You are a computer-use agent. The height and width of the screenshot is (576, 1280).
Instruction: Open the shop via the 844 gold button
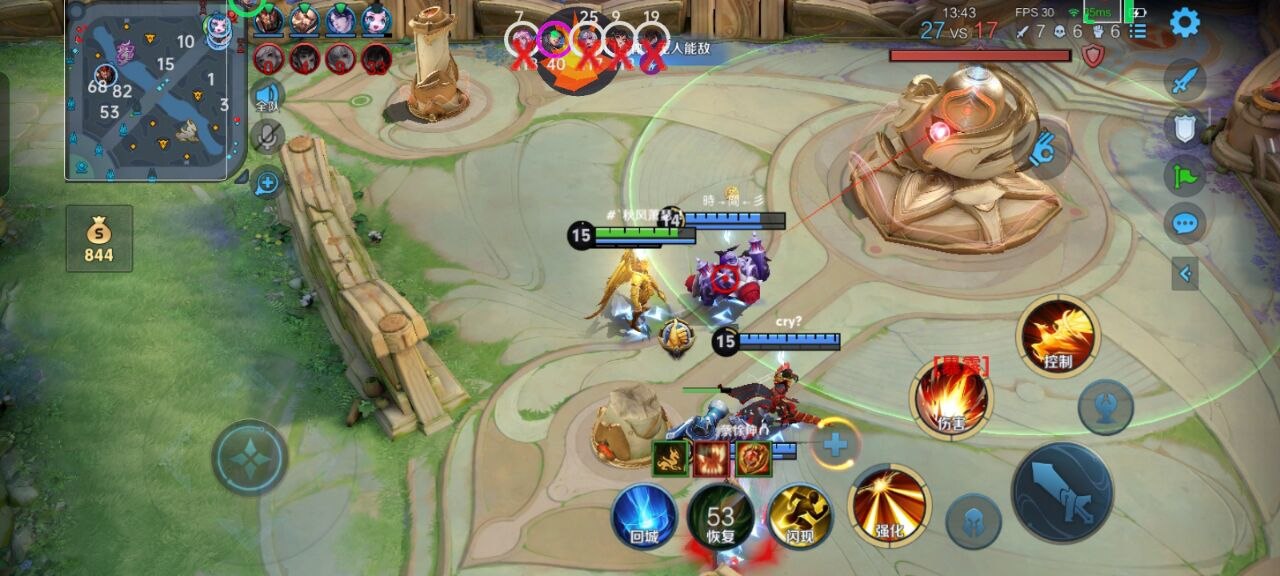(x=99, y=238)
